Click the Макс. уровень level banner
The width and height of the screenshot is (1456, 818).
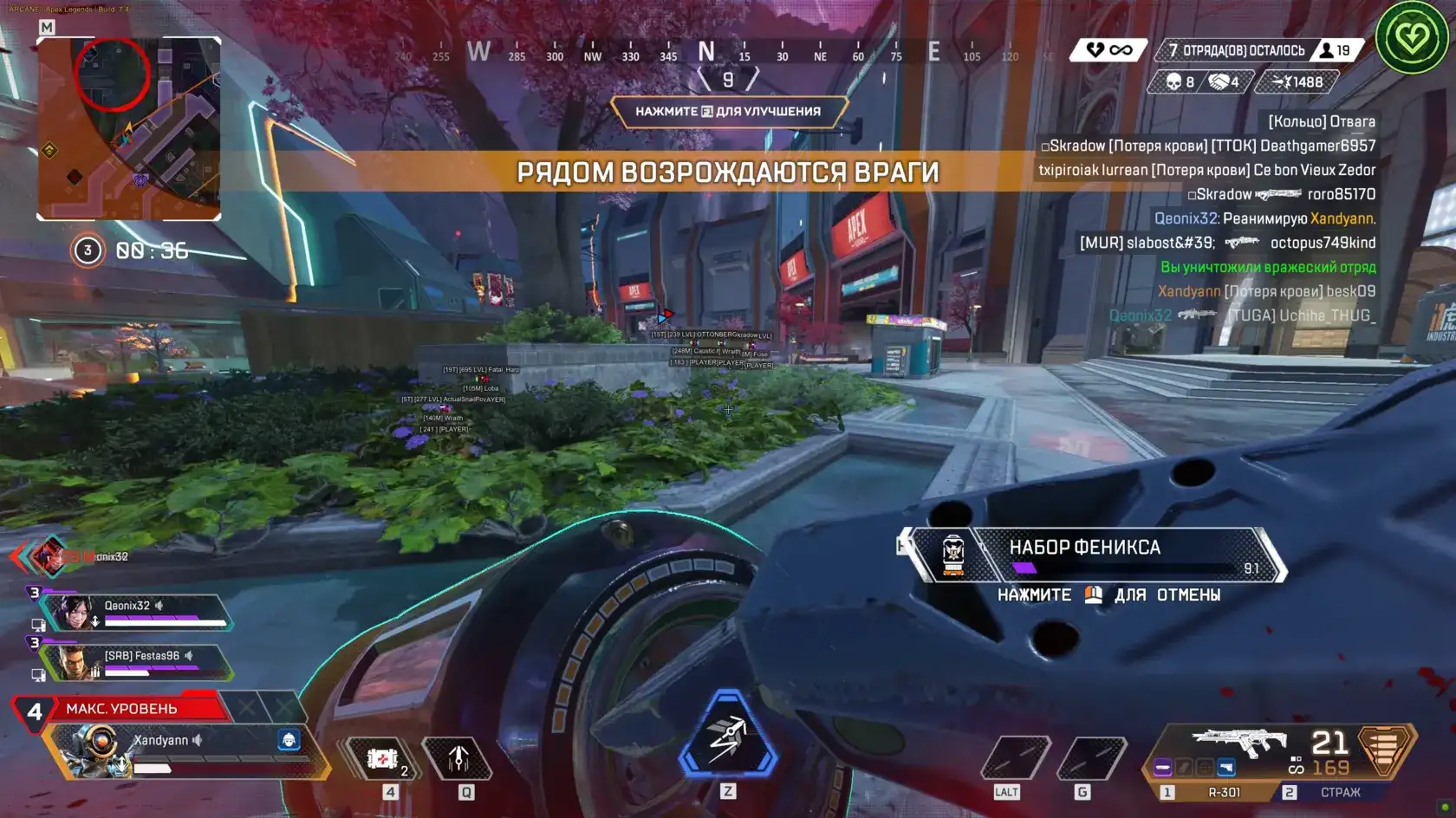[x=121, y=709]
